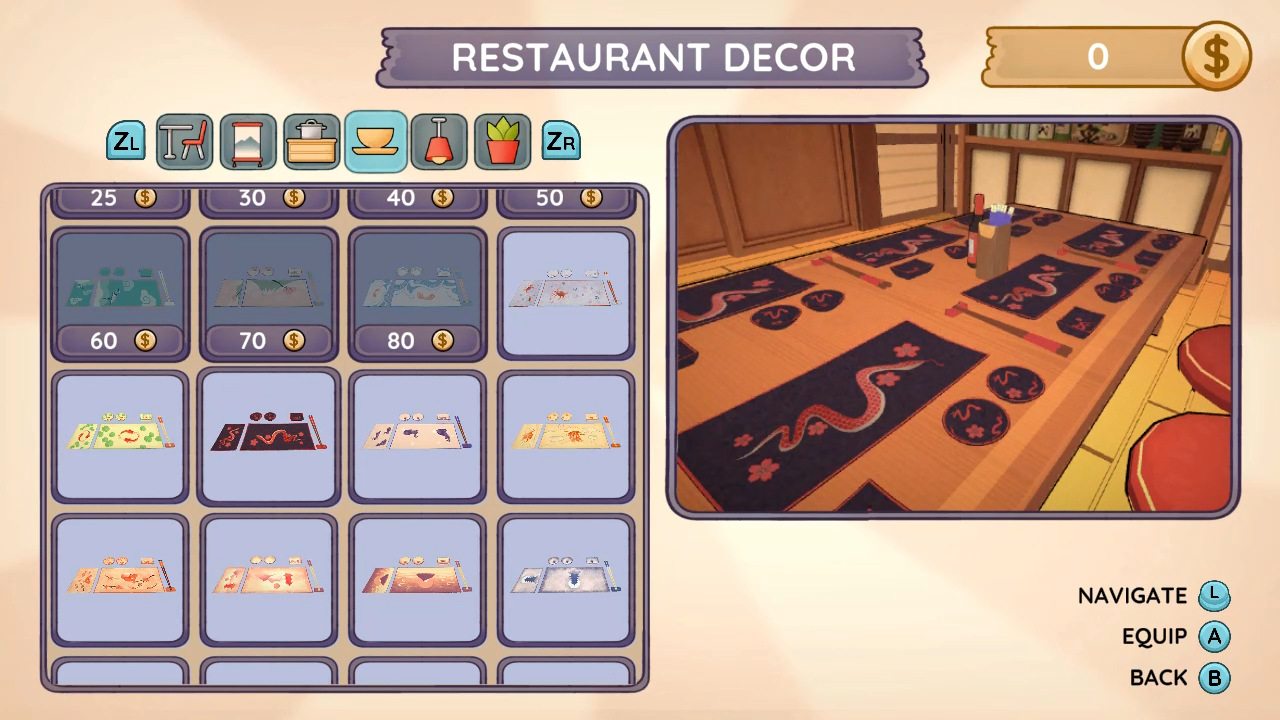Select the red dragon table mat thumbnail

point(268,434)
